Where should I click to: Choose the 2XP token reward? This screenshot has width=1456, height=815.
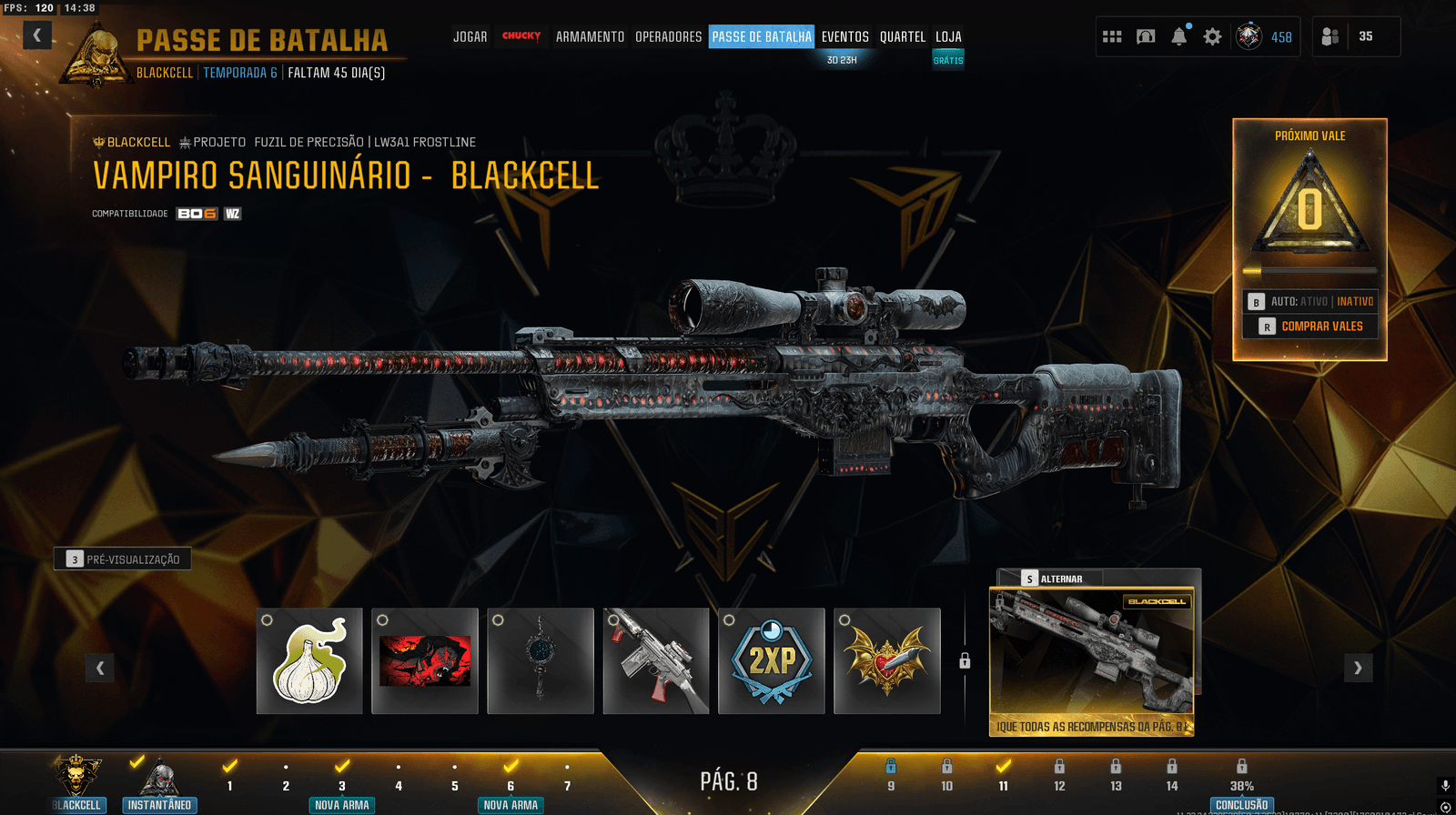point(772,661)
